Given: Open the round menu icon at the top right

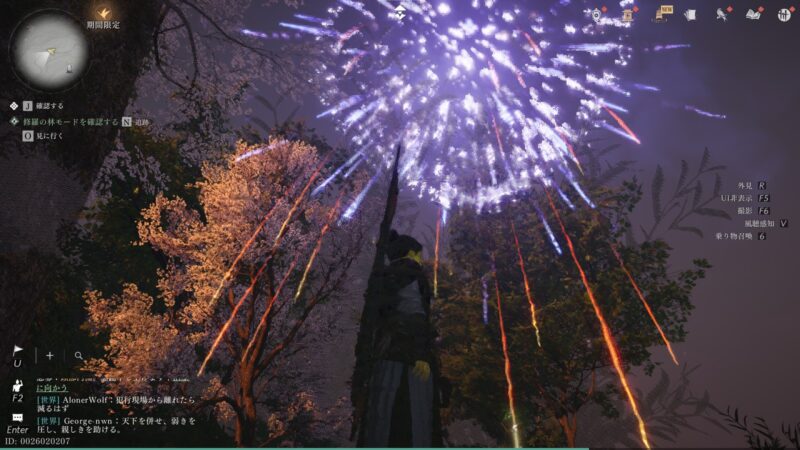Looking at the screenshot, I should click(785, 14).
